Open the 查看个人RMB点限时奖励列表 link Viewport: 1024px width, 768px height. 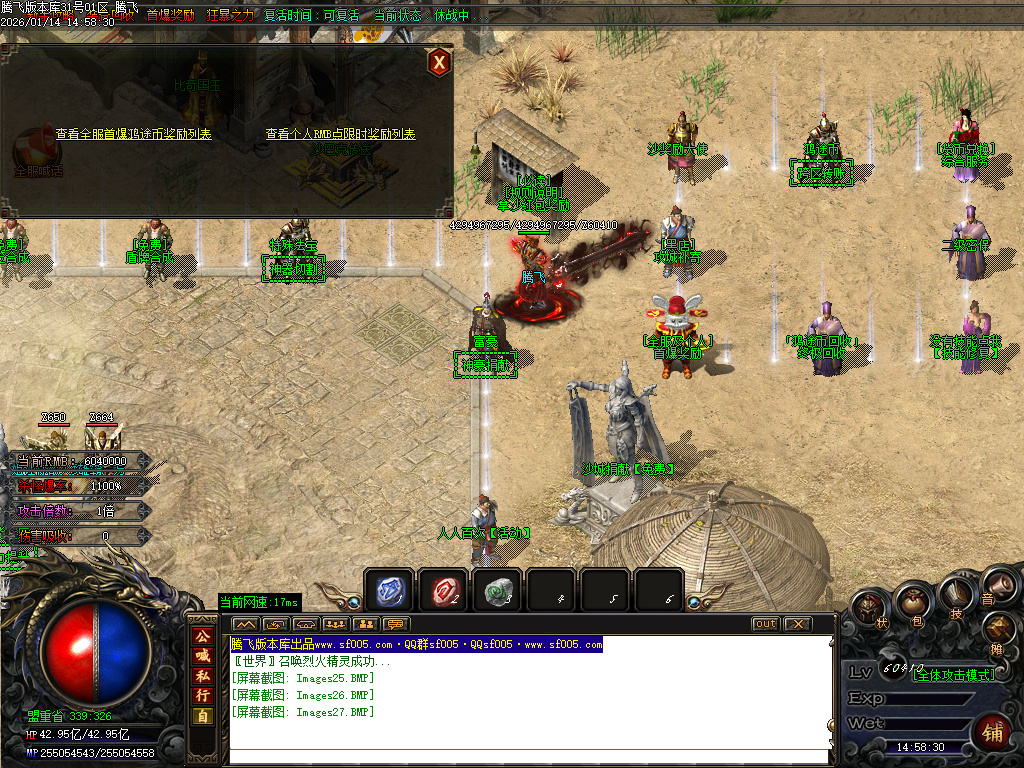tap(340, 134)
